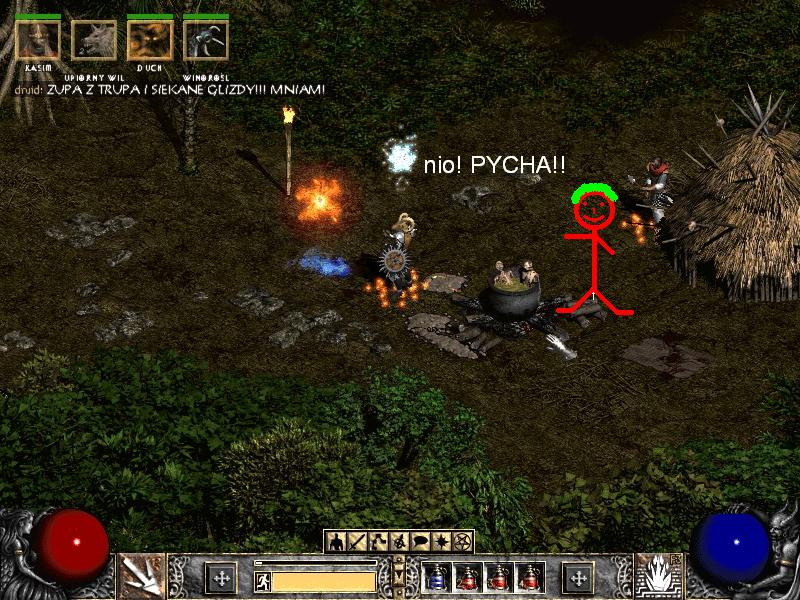Viewport: 800px width, 600px height.
Task: Open the message log speech bubble icon
Action: click(x=420, y=541)
